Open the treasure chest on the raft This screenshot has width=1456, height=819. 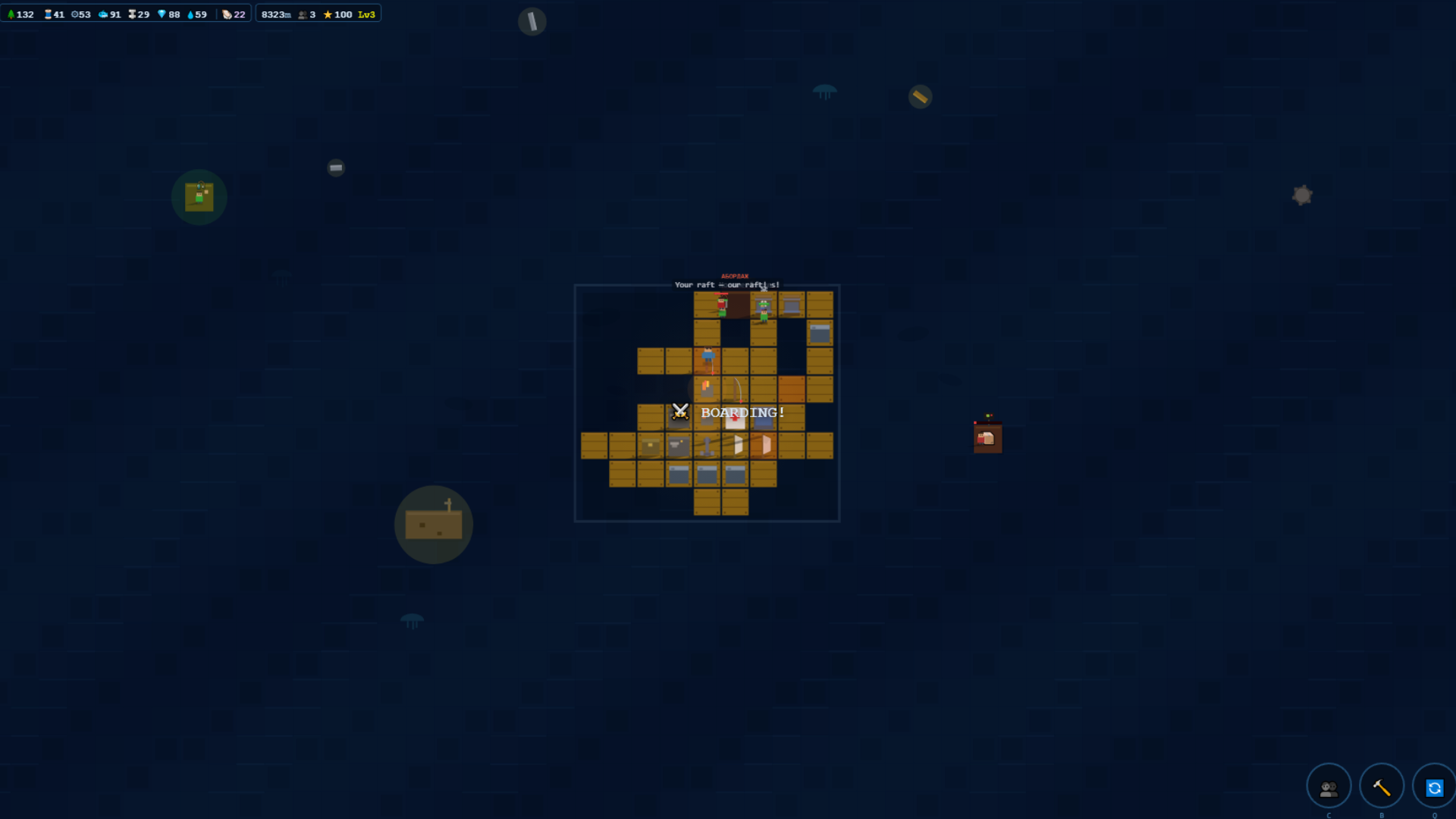point(650,445)
